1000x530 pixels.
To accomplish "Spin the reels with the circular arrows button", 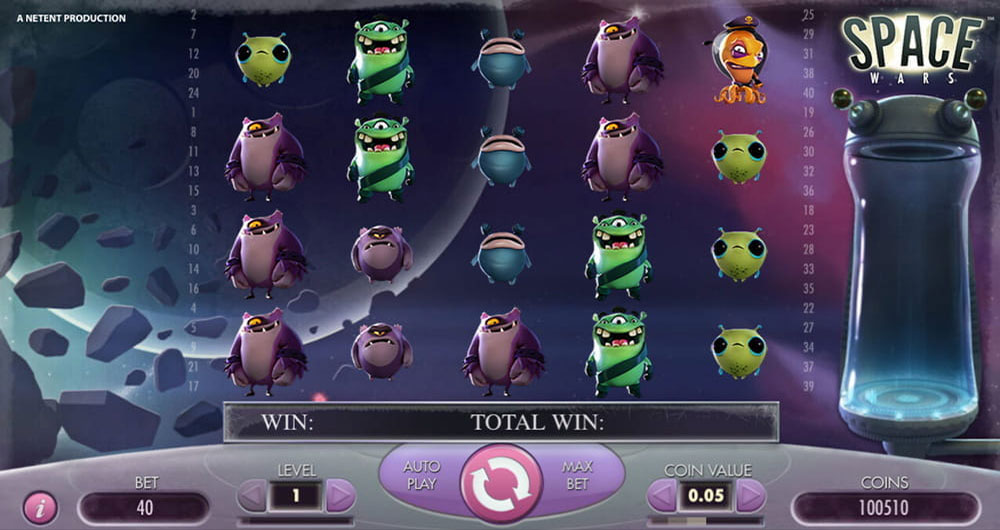I will pos(501,481).
